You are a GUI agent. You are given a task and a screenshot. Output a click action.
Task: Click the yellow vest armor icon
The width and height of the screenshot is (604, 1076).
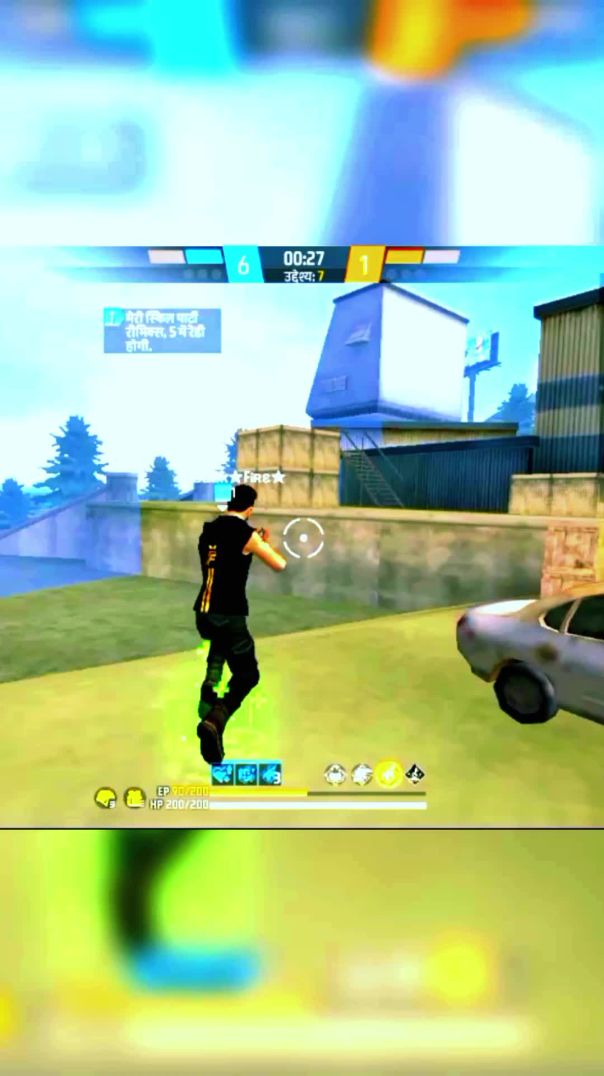click(134, 798)
